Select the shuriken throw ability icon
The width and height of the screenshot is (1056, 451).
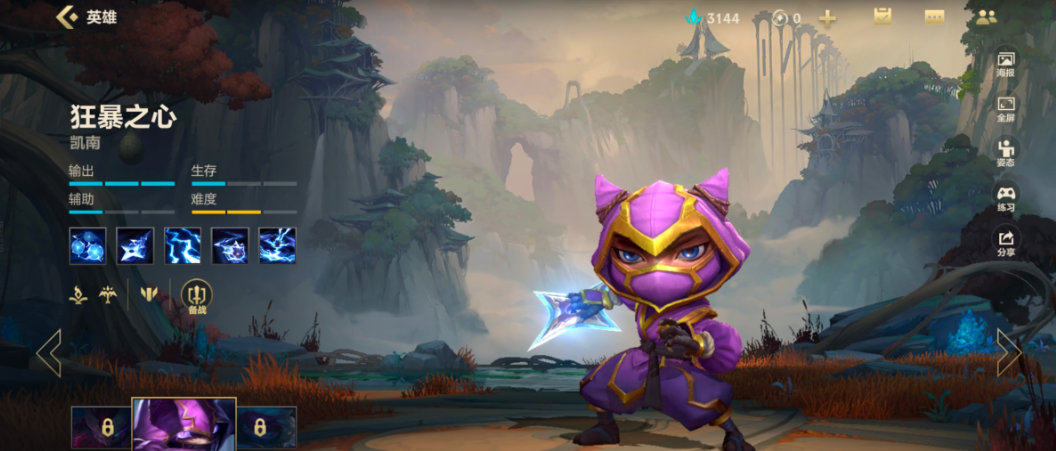coord(135,246)
